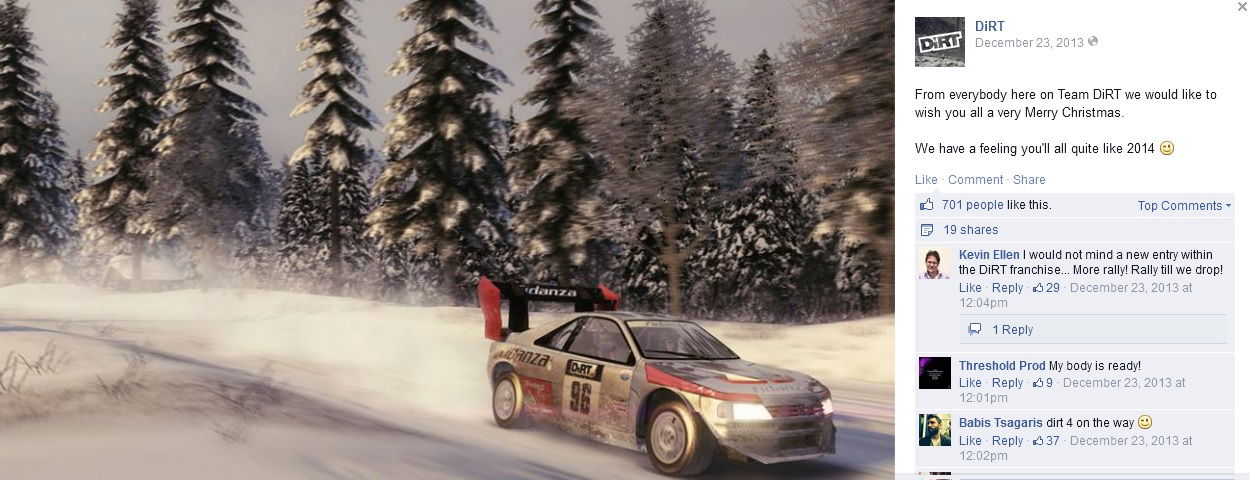Open the Top Comments sorting dropdown
The height and width of the screenshot is (480, 1250).
coord(1184,206)
